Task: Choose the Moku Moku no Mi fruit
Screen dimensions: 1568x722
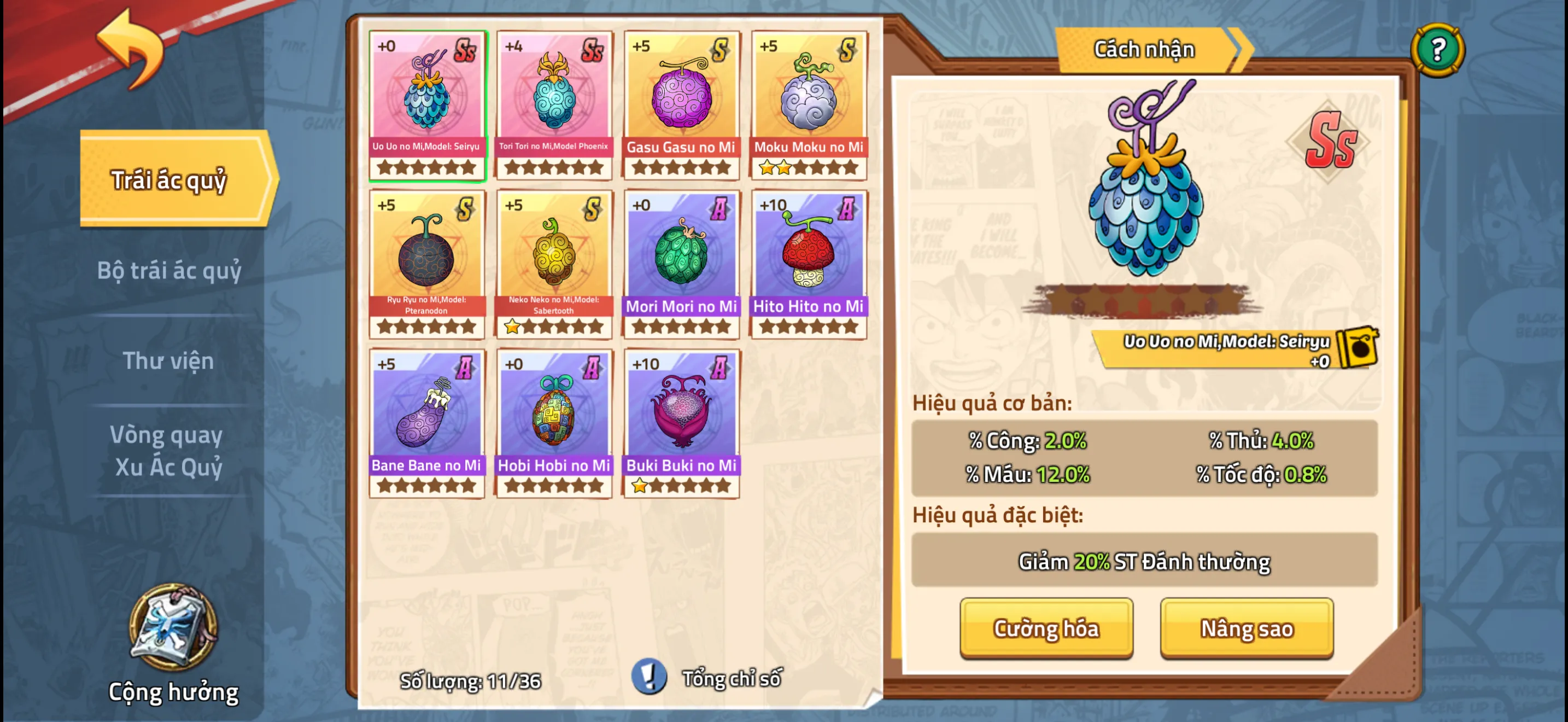Action: [x=809, y=104]
